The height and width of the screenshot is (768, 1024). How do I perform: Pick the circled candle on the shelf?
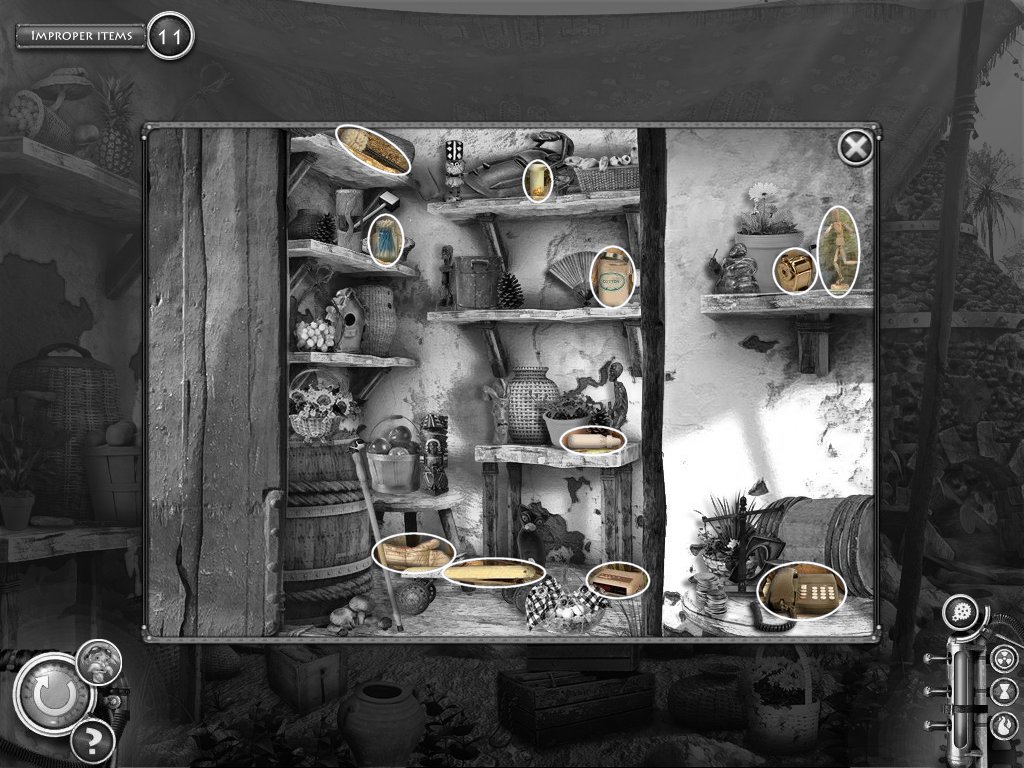click(539, 180)
